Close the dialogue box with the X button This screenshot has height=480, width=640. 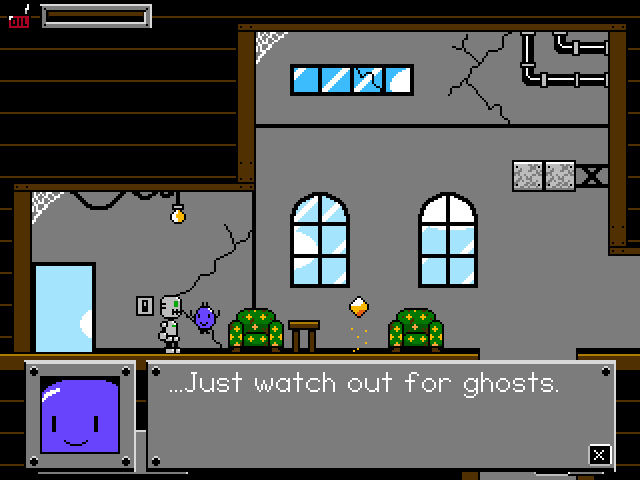pos(598,454)
